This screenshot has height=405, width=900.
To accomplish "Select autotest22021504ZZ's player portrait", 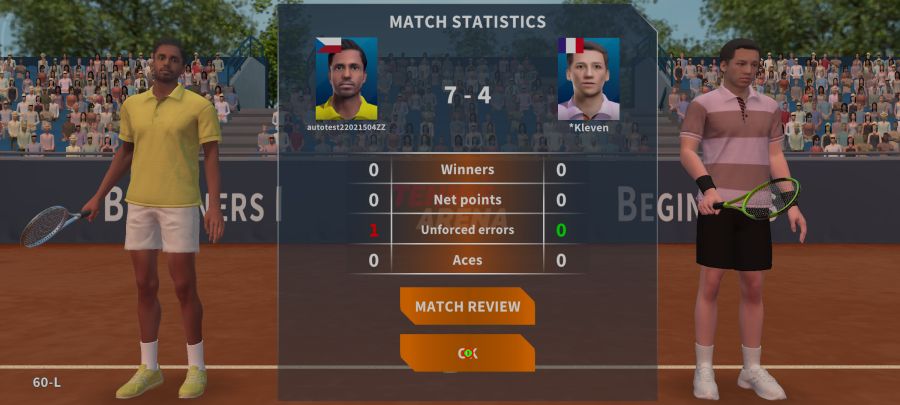I will (x=346, y=78).
